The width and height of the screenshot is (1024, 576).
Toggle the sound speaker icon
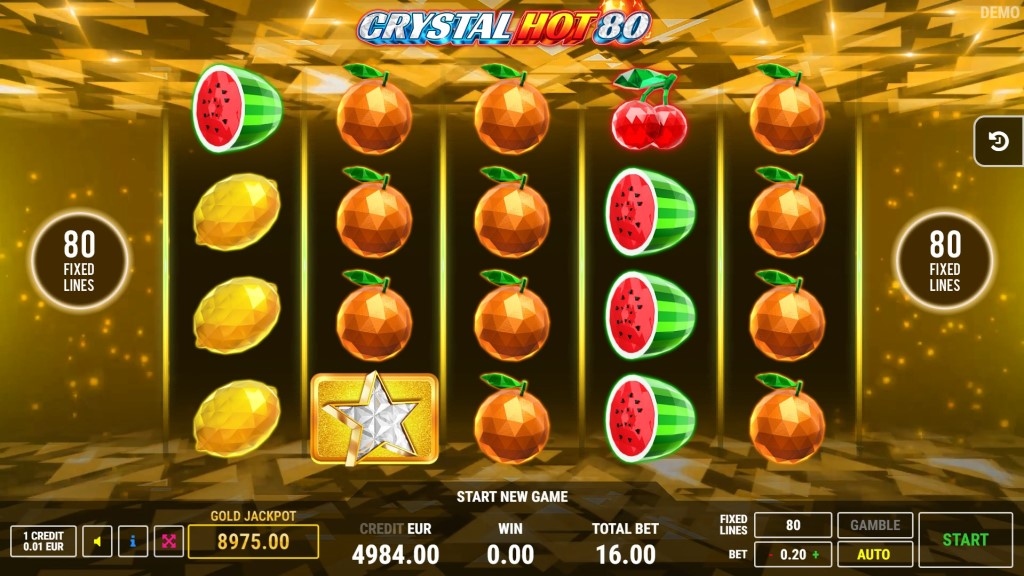point(97,542)
